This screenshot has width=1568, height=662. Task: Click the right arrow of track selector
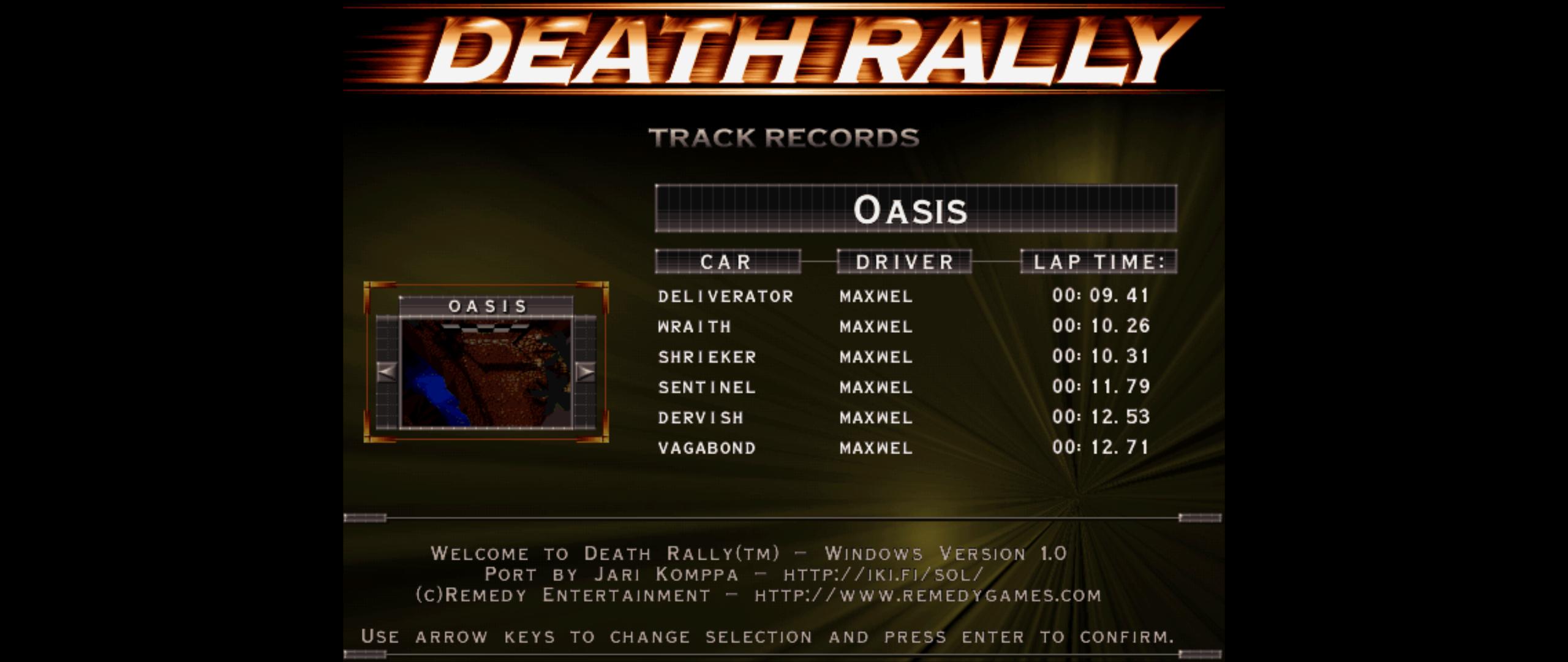pyautogui.click(x=586, y=371)
